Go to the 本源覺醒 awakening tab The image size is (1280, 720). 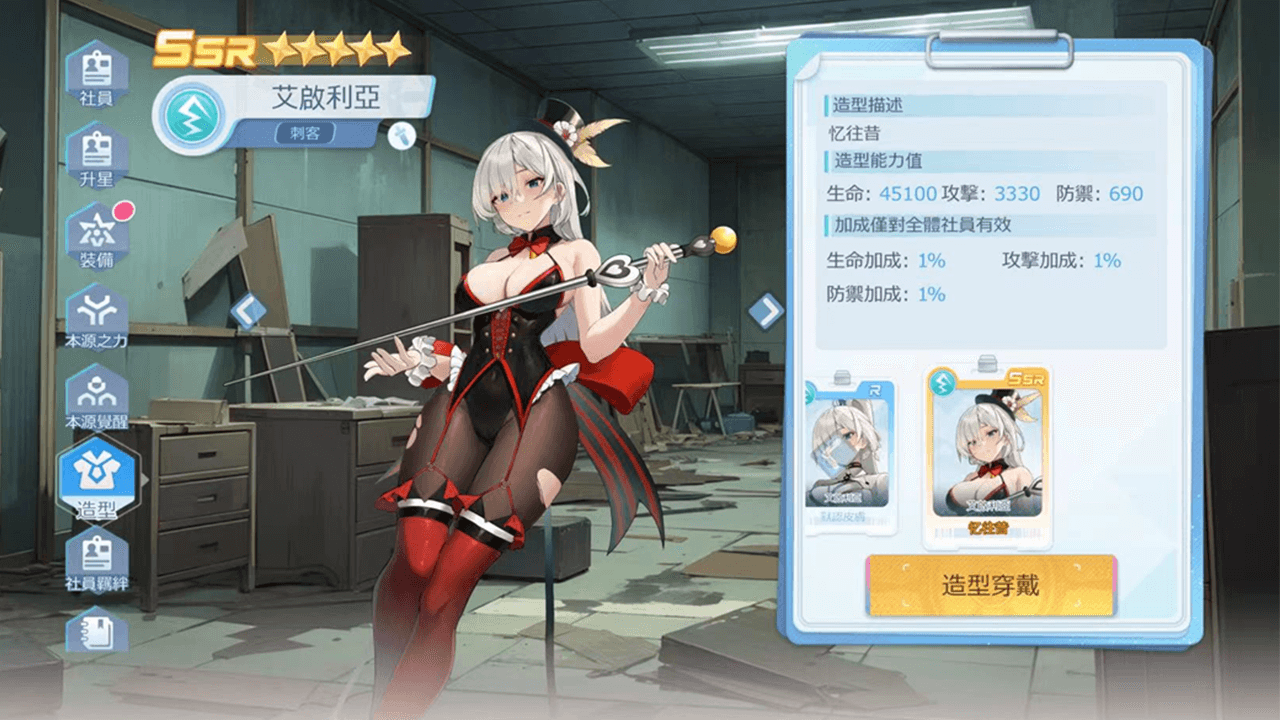pyautogui.click(x=97, y=397)
